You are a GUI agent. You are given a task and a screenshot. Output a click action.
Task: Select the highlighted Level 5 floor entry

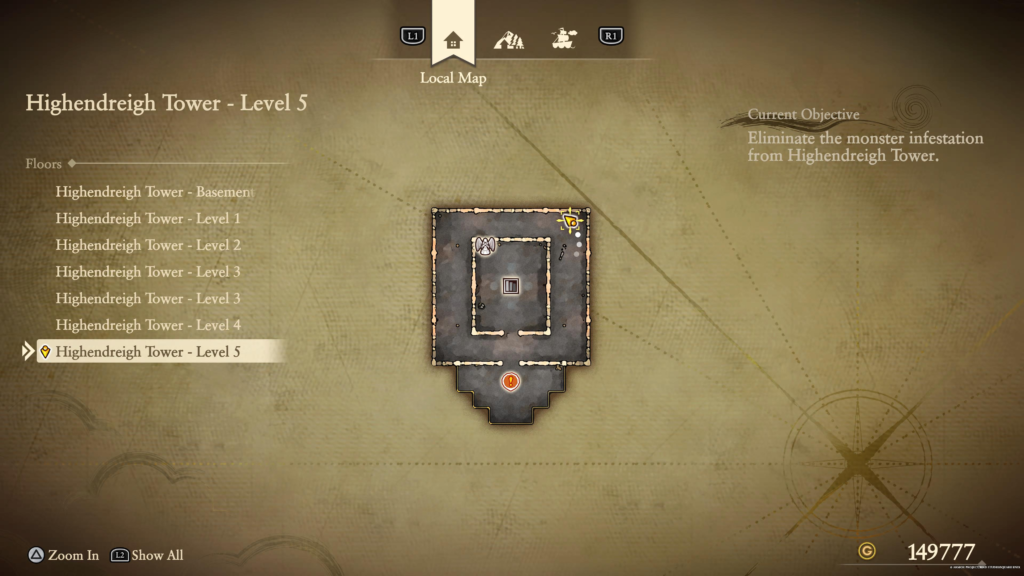pos(148,352)
